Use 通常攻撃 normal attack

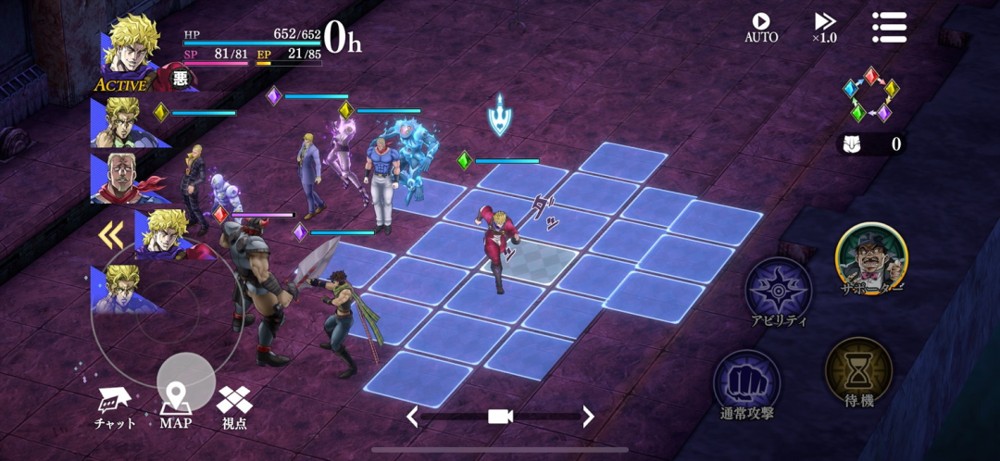746,384
